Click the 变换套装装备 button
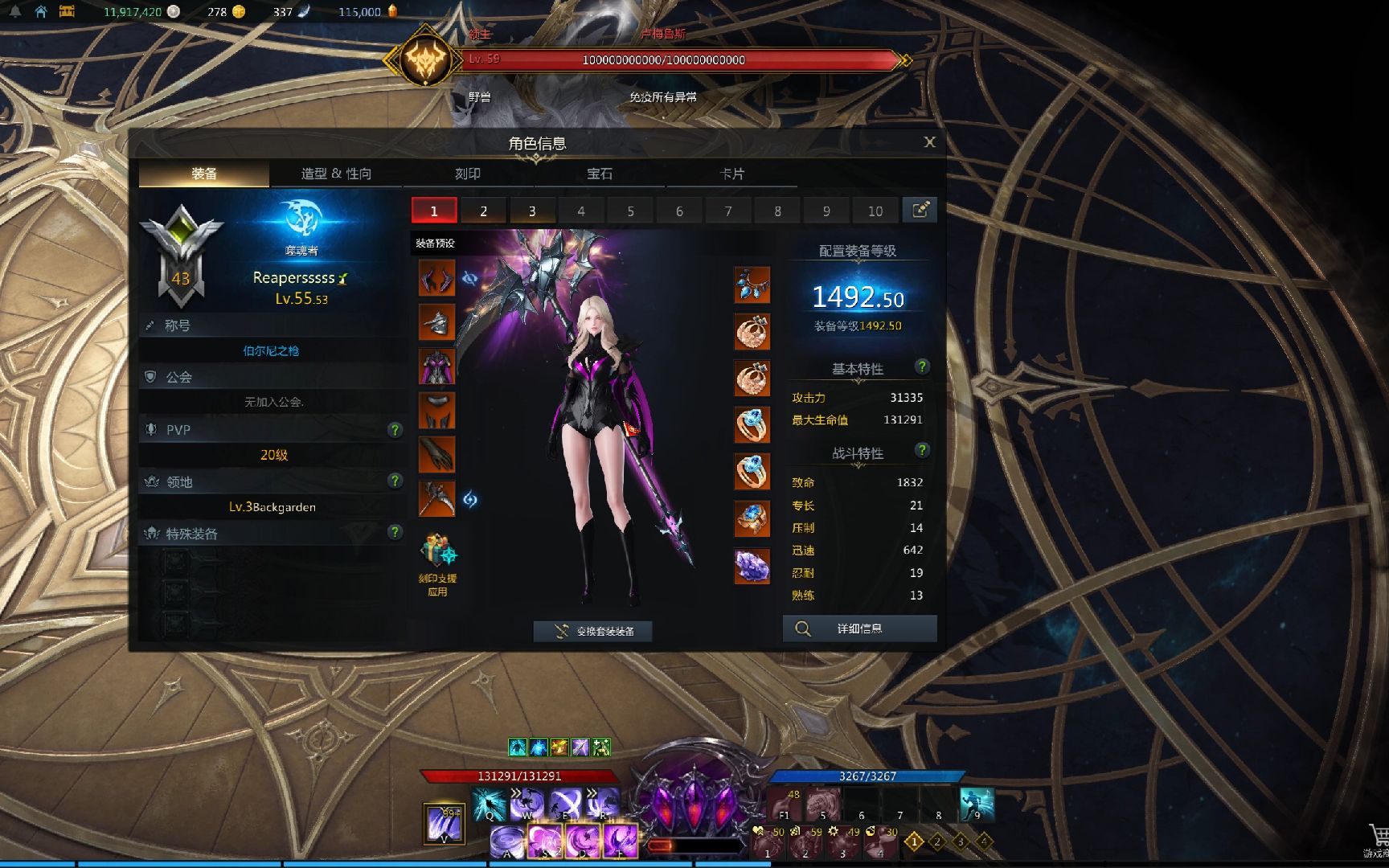The width and height of the screenshot is (1389, 868). point(592,631)
